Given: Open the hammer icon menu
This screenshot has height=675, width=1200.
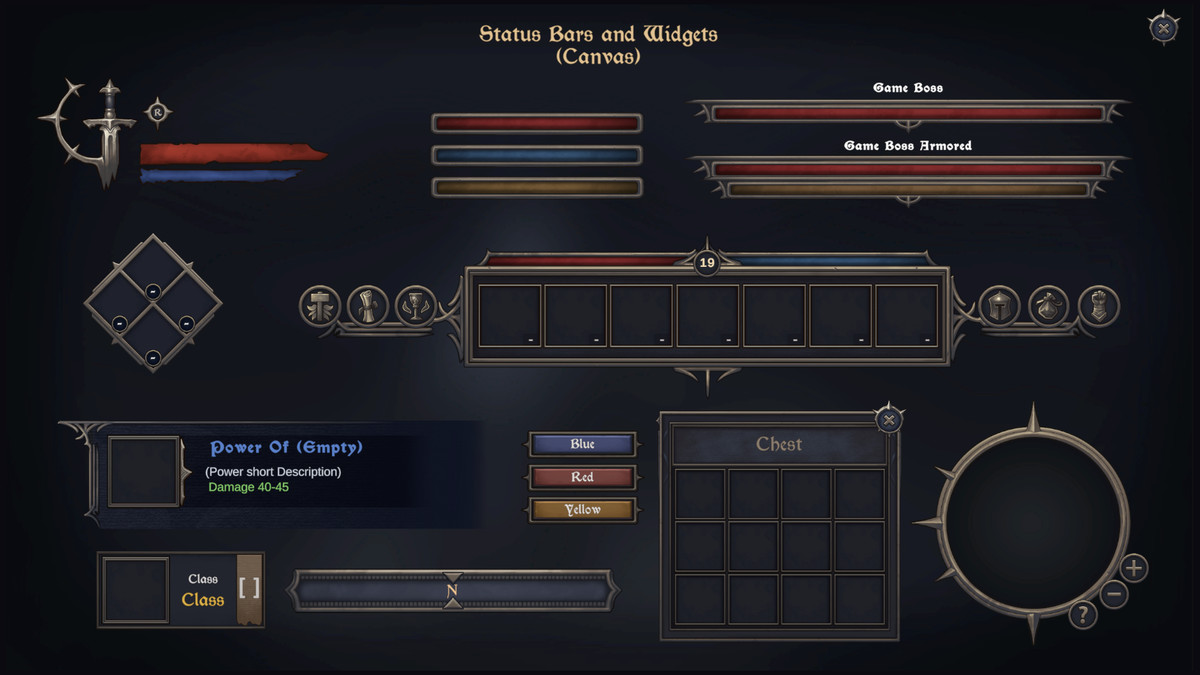Looking at the screenshot, I should [320, 305].
